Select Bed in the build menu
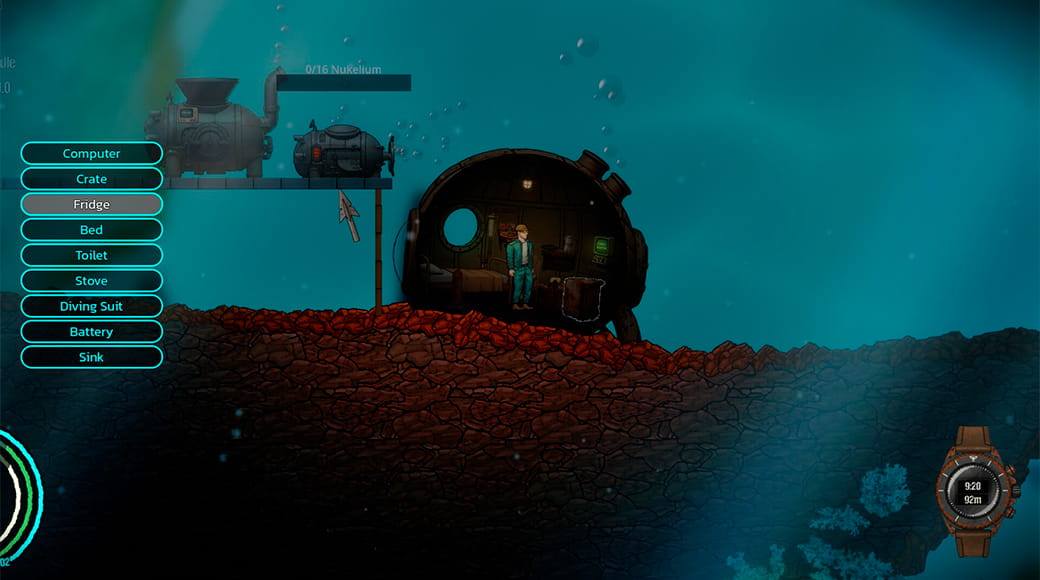 pyautogui.click(x=91, y=230)
